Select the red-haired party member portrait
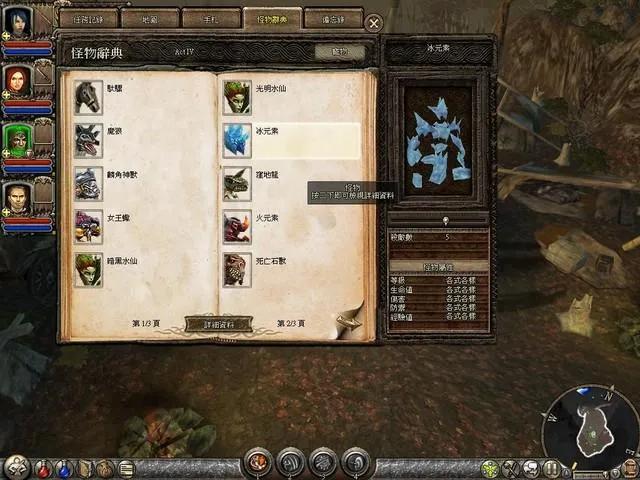The width and height of the screenshot is (640, 480). (17, 81)
